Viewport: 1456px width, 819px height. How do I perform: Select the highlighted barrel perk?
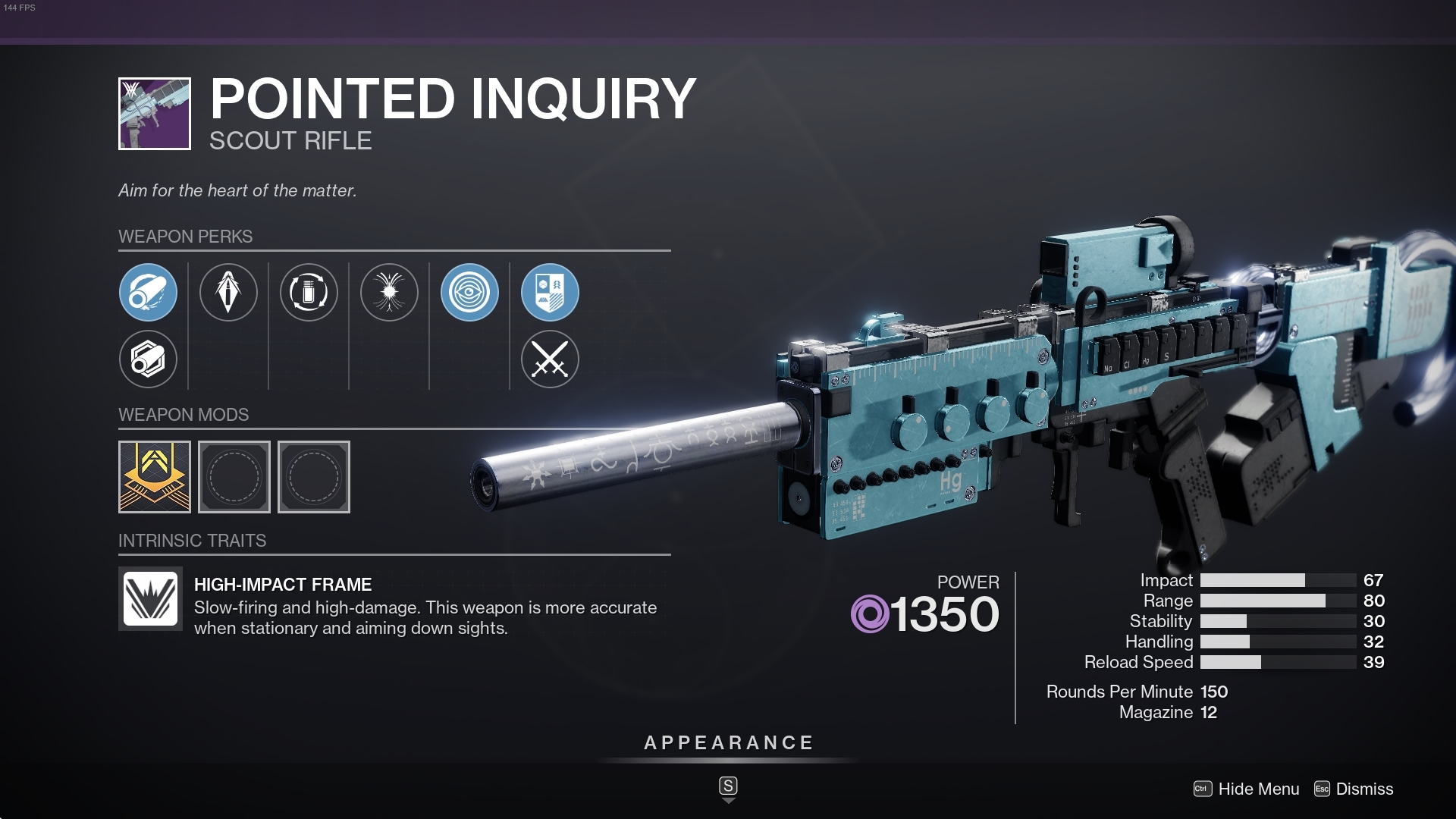click(x=148, y=292)
